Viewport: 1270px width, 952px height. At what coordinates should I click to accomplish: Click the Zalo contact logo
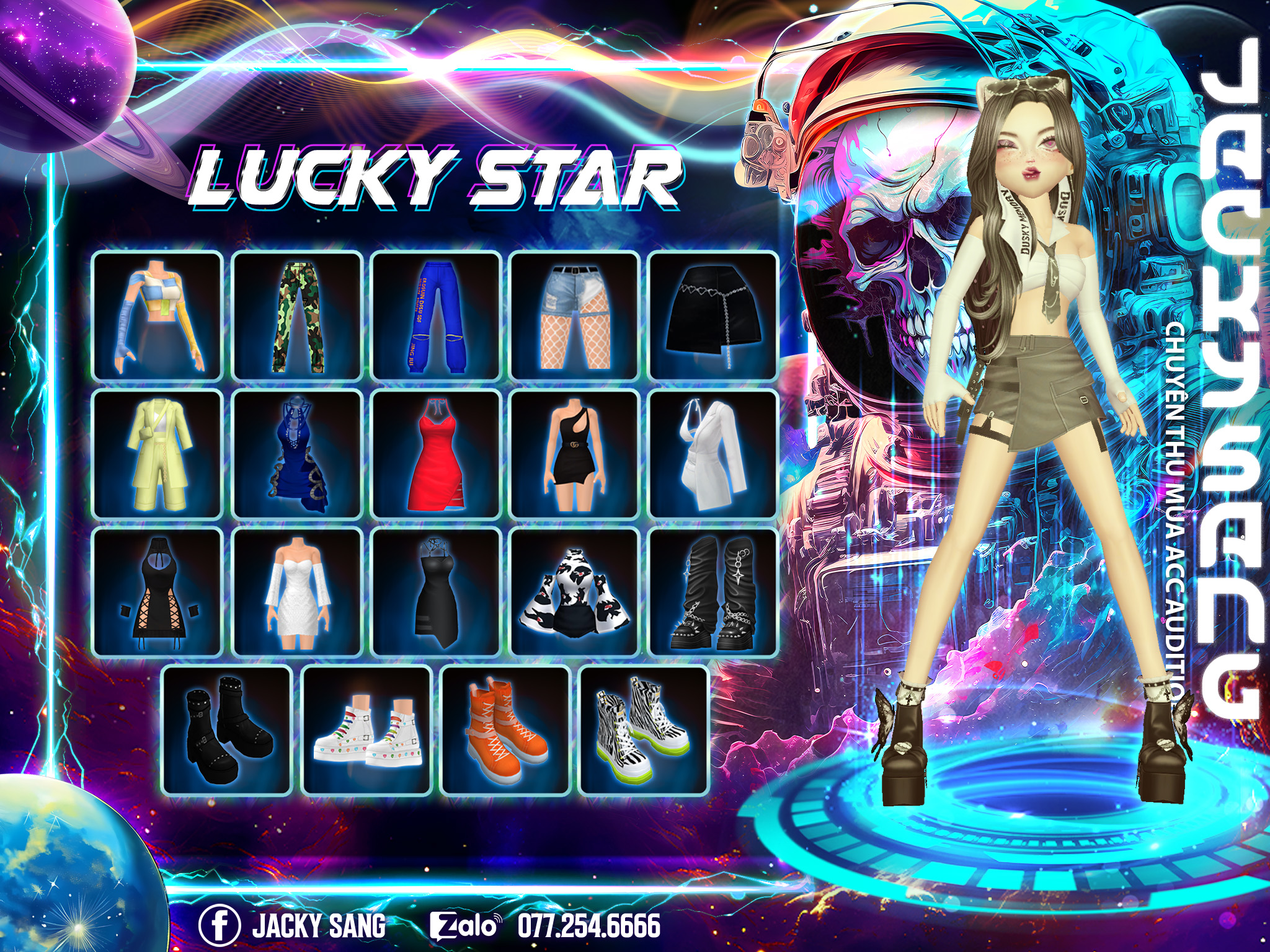464,925
